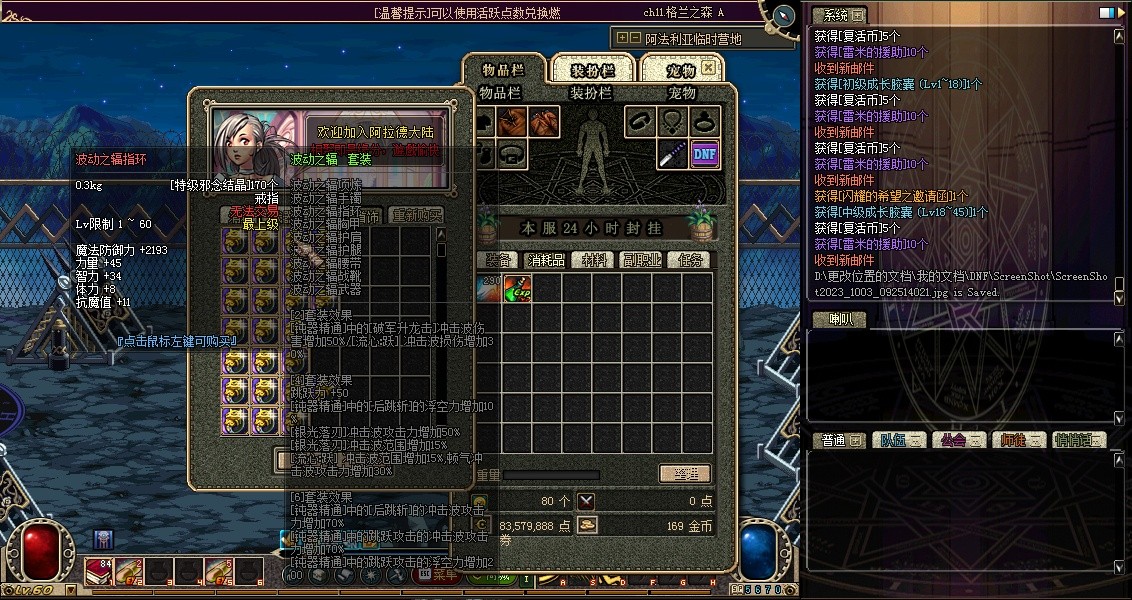This screenshot has width=1132, height=600.
Task: Open the 系统 system chat tab
Action: (x=830, y=15)
